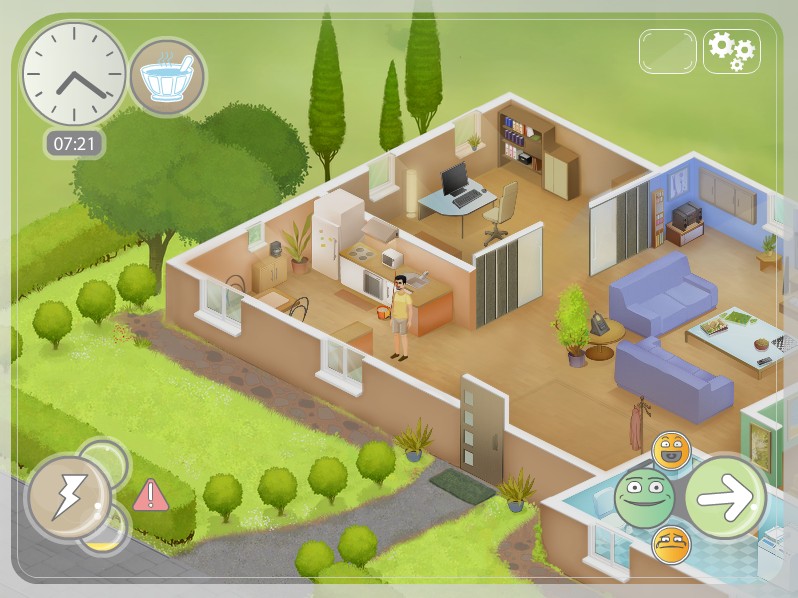Screen dimensions: 798x598
Task: Click the analog clock dial
Action: 74,75
